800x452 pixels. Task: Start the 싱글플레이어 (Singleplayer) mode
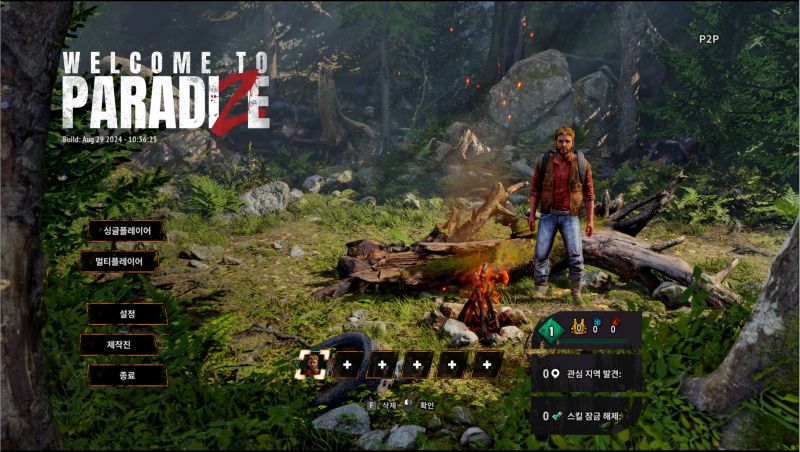(127, 231)
